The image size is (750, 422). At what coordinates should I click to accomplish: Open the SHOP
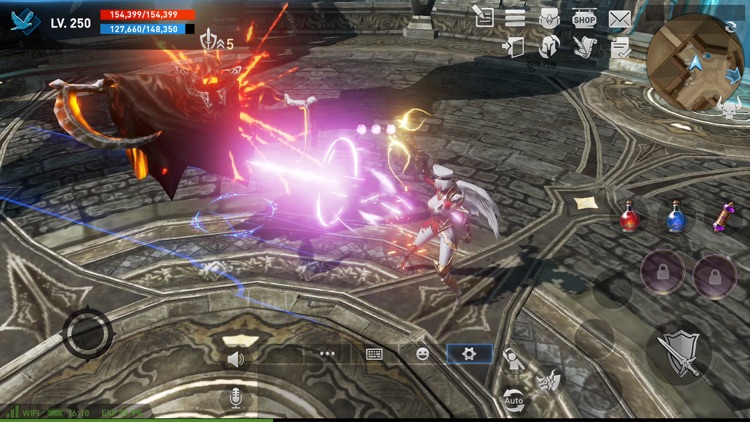point(584,18)
